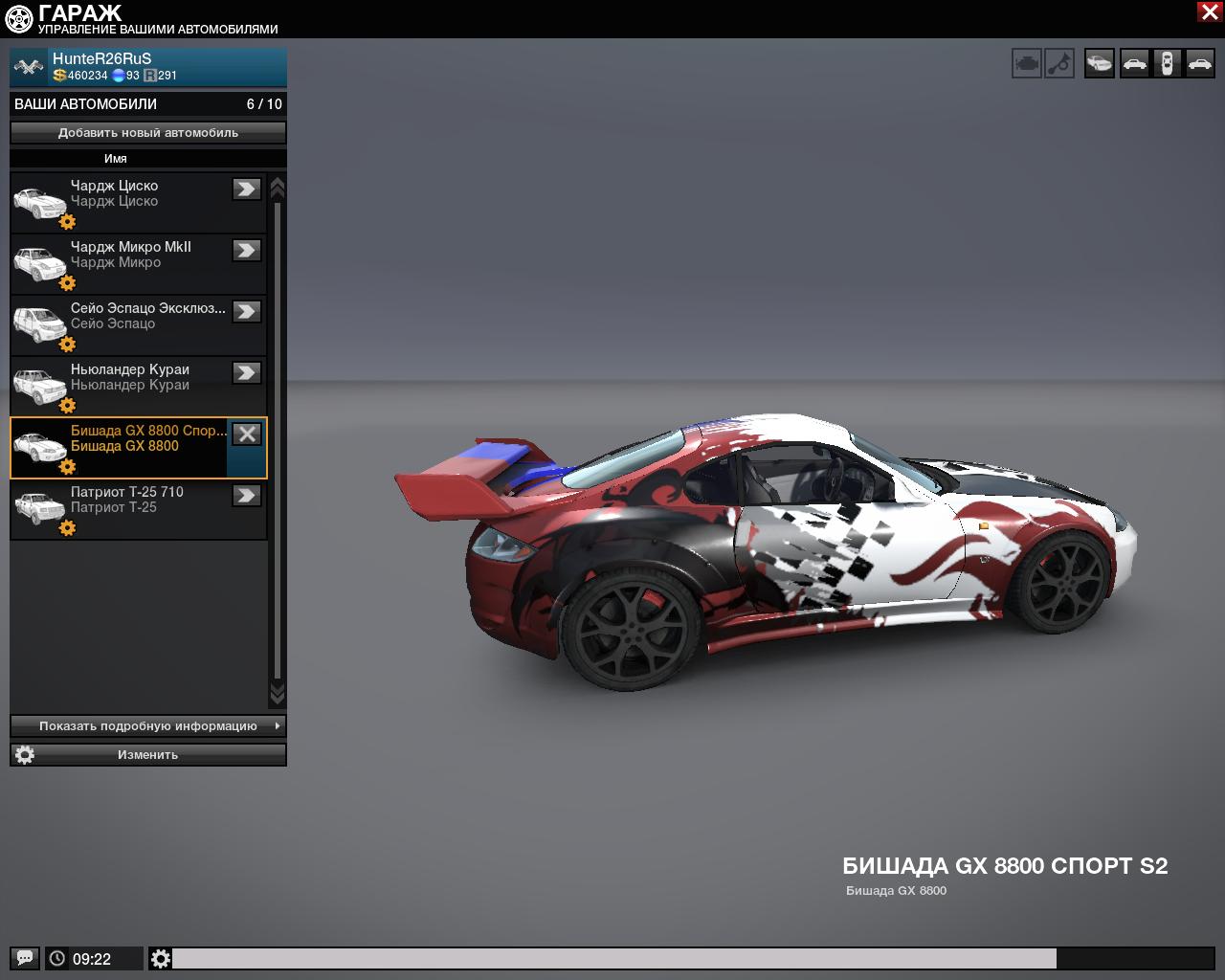Switch to the top-down car view

click(1167, 64)
